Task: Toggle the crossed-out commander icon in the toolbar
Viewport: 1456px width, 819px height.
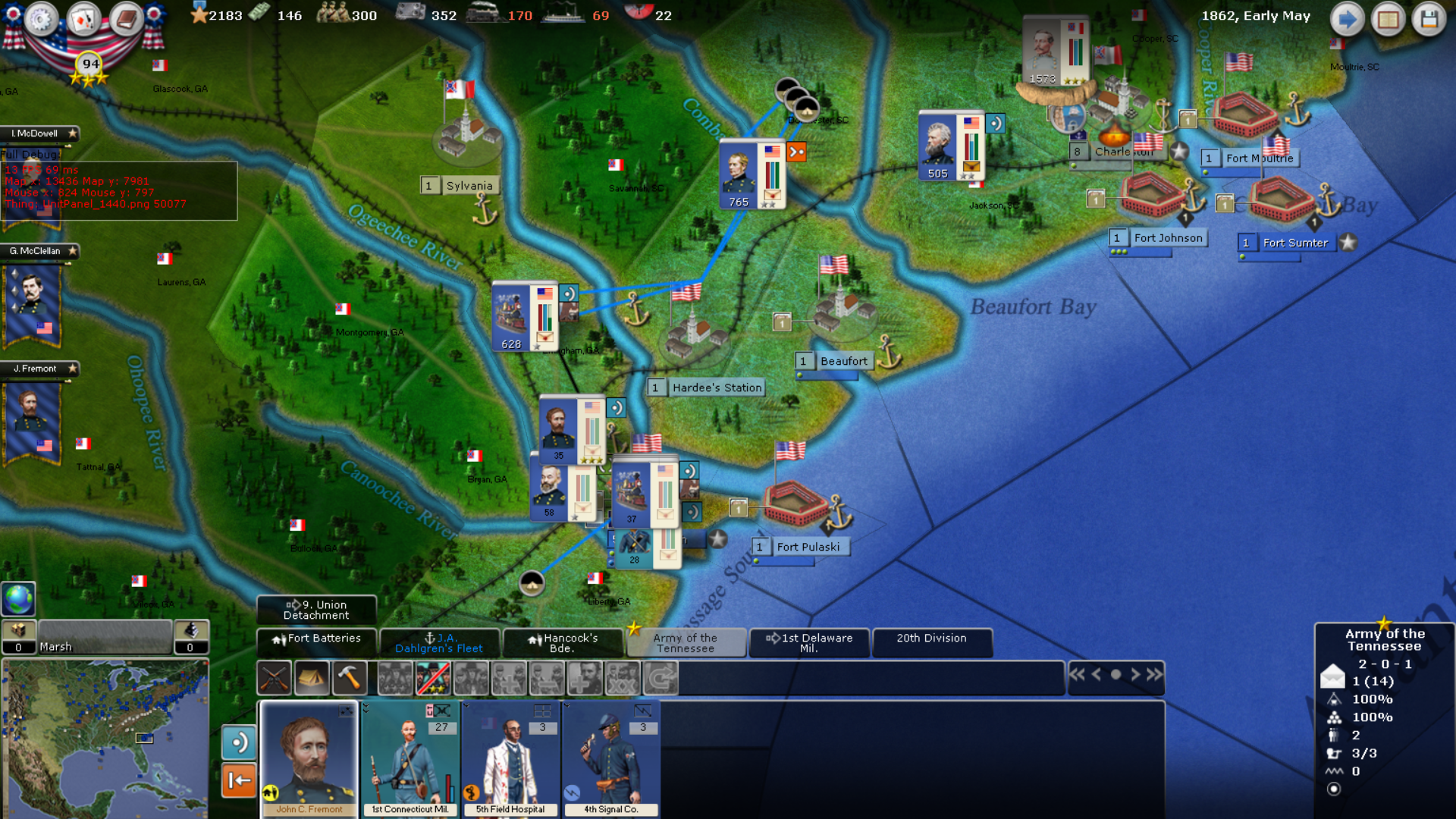Action: (x=433, y=677)
